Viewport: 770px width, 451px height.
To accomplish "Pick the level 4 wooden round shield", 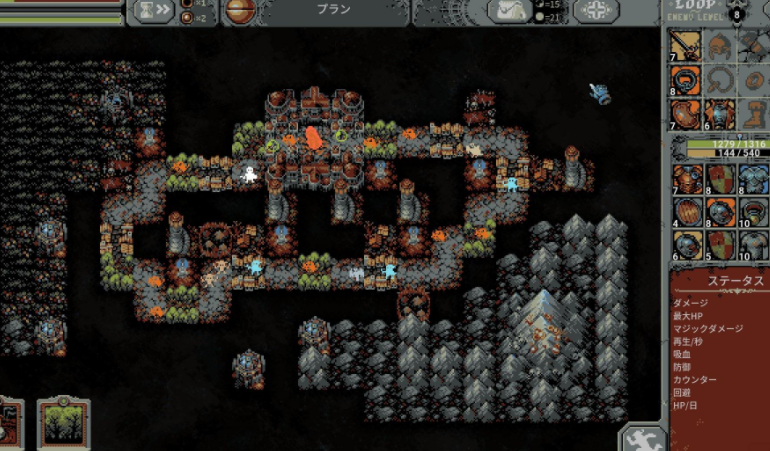I will (x=685, y=214).
